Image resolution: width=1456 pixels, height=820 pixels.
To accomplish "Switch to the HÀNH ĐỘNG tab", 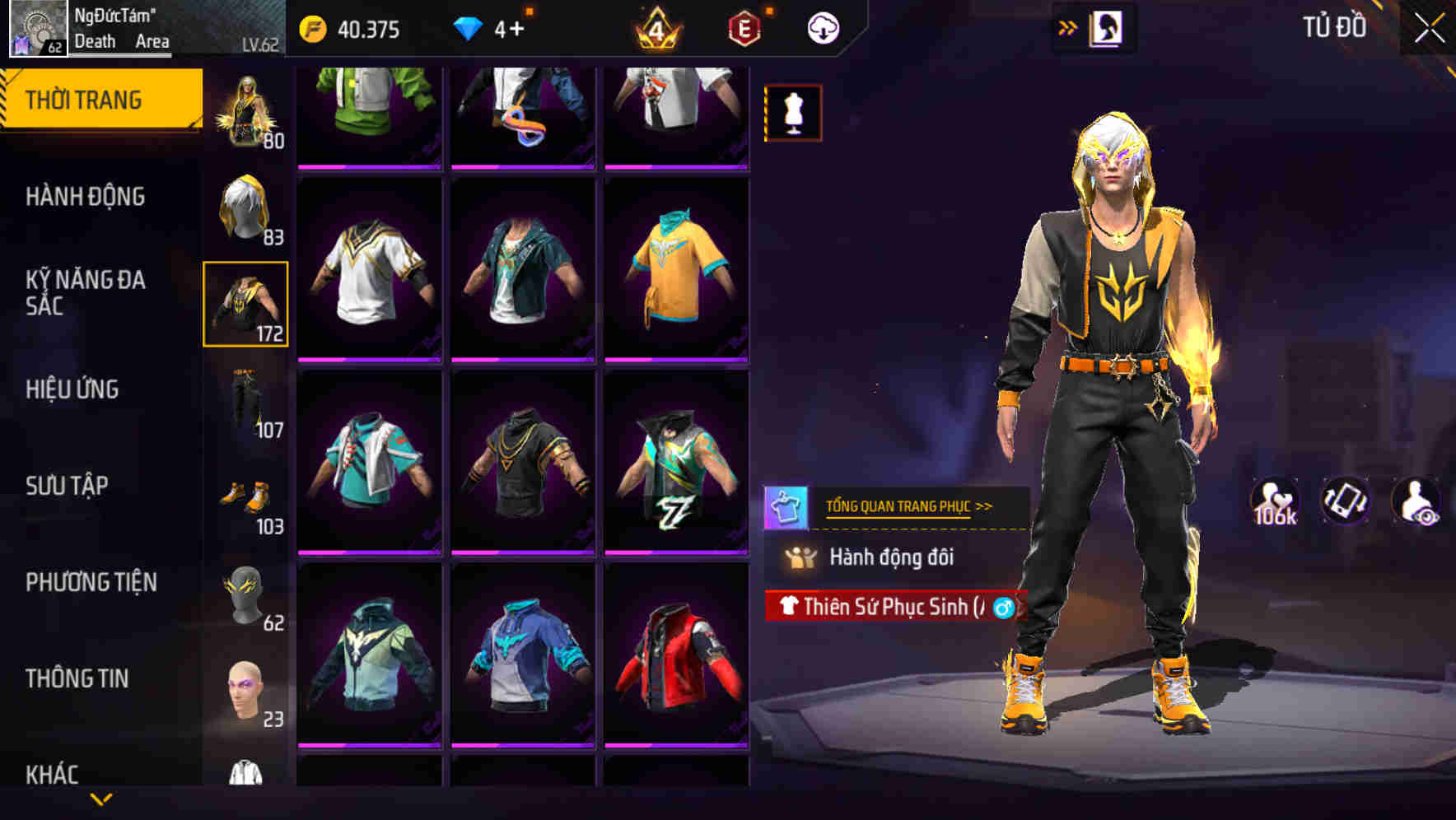I will (x=85, y=196).
